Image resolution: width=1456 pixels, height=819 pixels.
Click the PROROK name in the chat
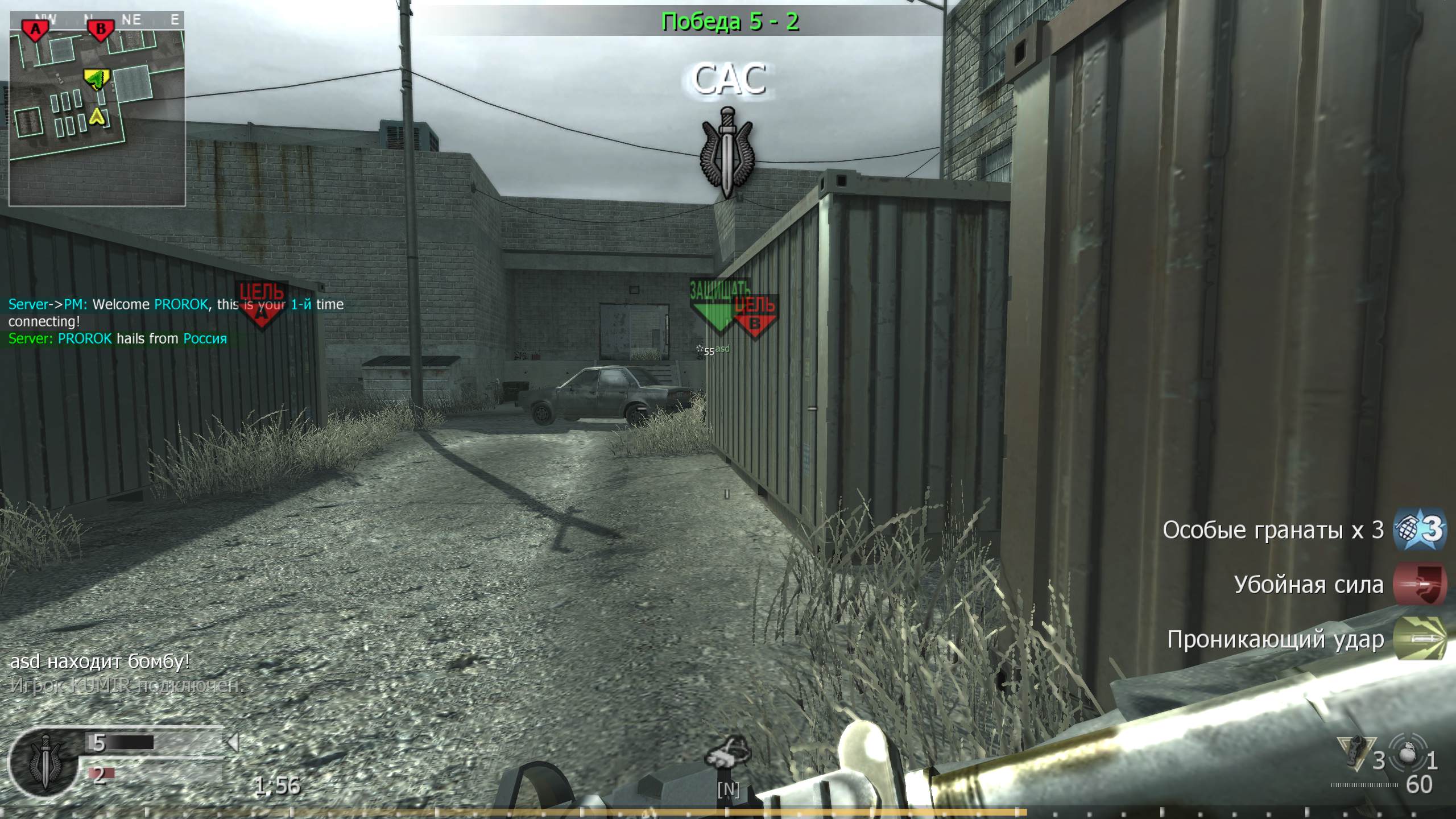pyautogui.click(x=181, y=304)
